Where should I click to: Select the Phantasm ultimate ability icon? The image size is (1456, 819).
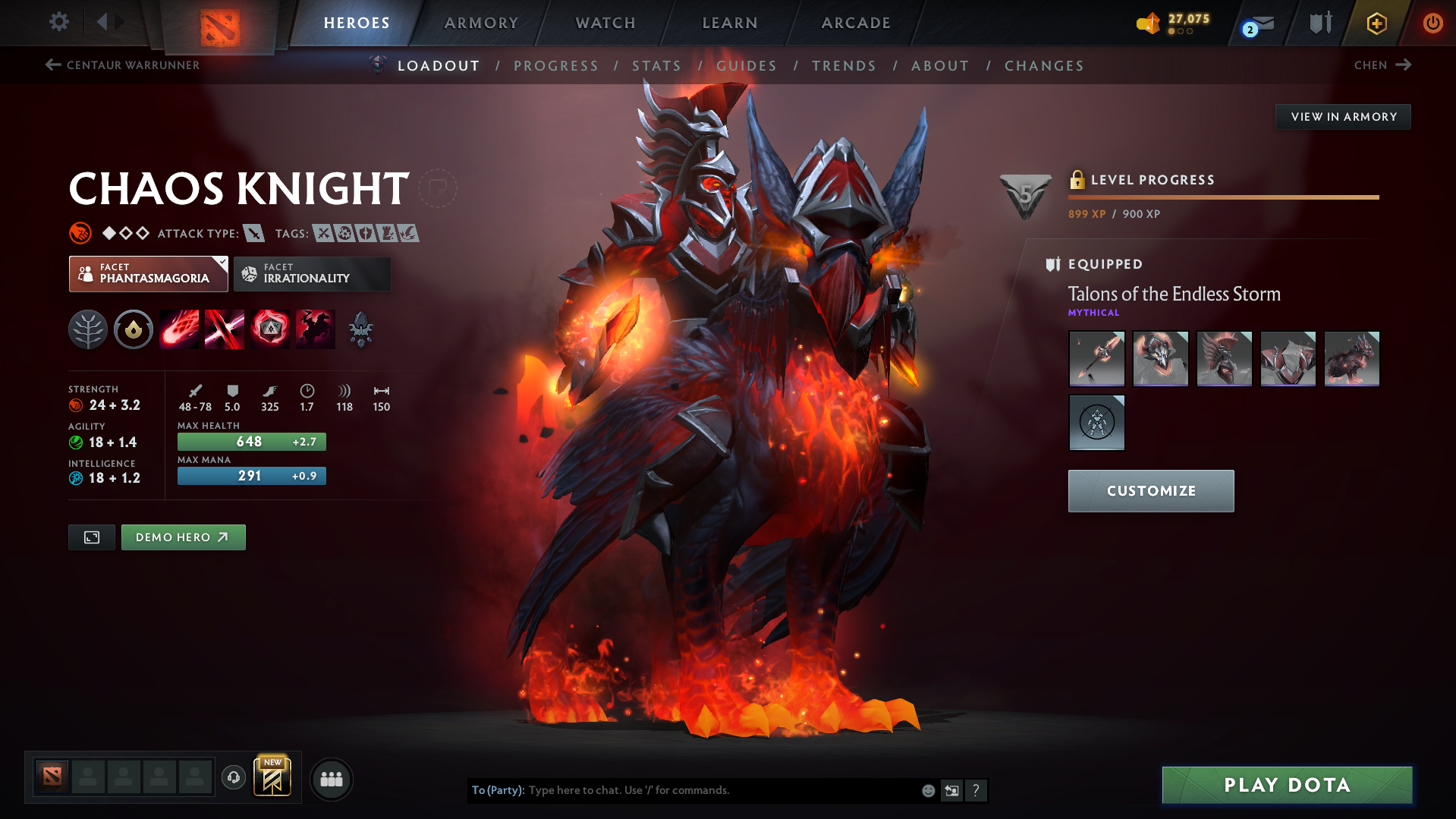click(x=315, y=329)
